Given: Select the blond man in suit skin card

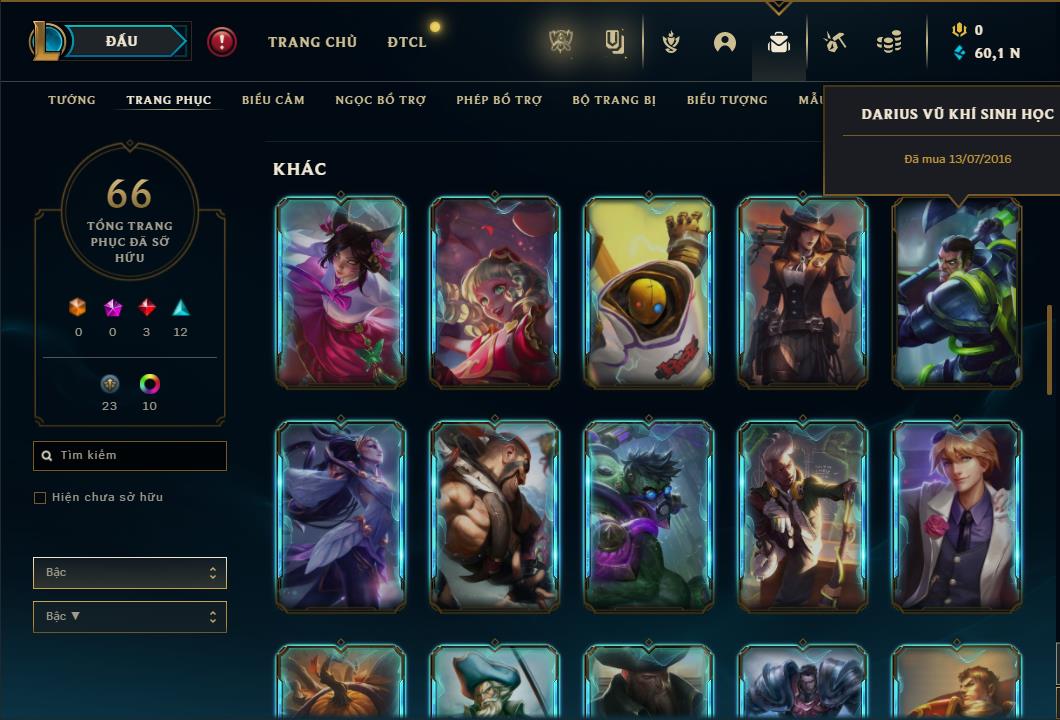Looking at the screenshot, I should 957,516.
